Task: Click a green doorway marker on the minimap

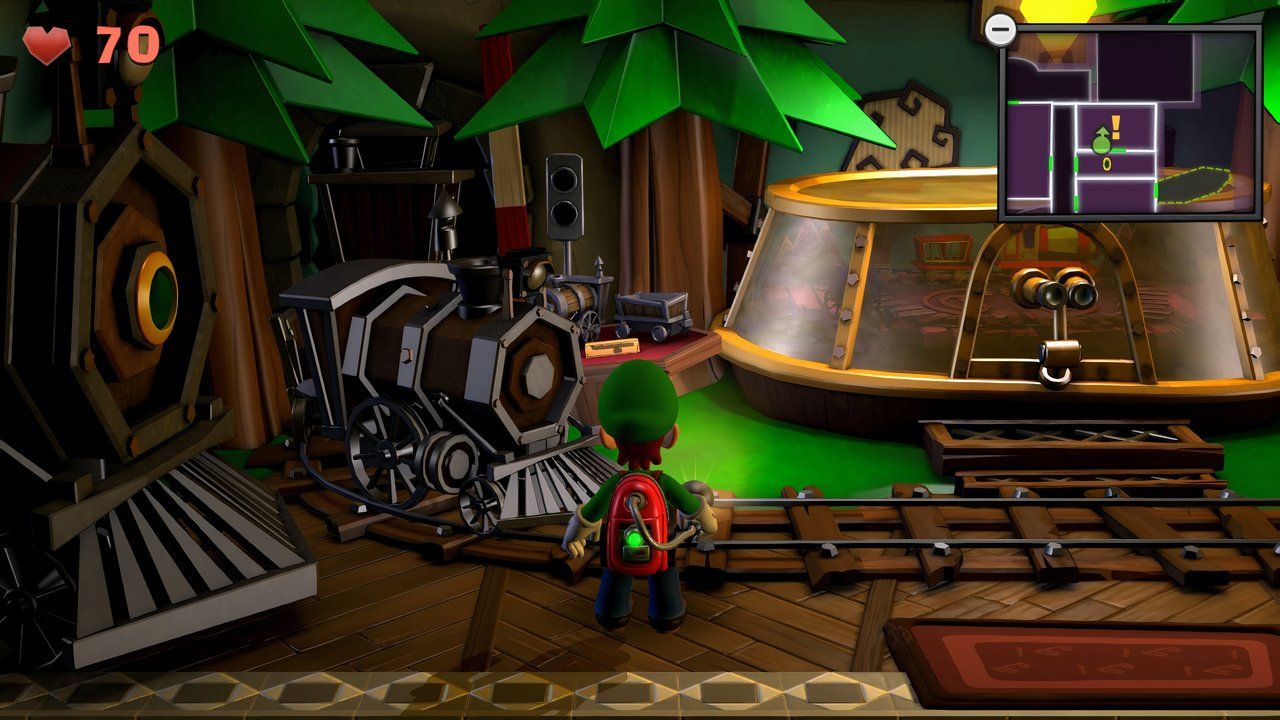Action: (x=1050, y=162)
